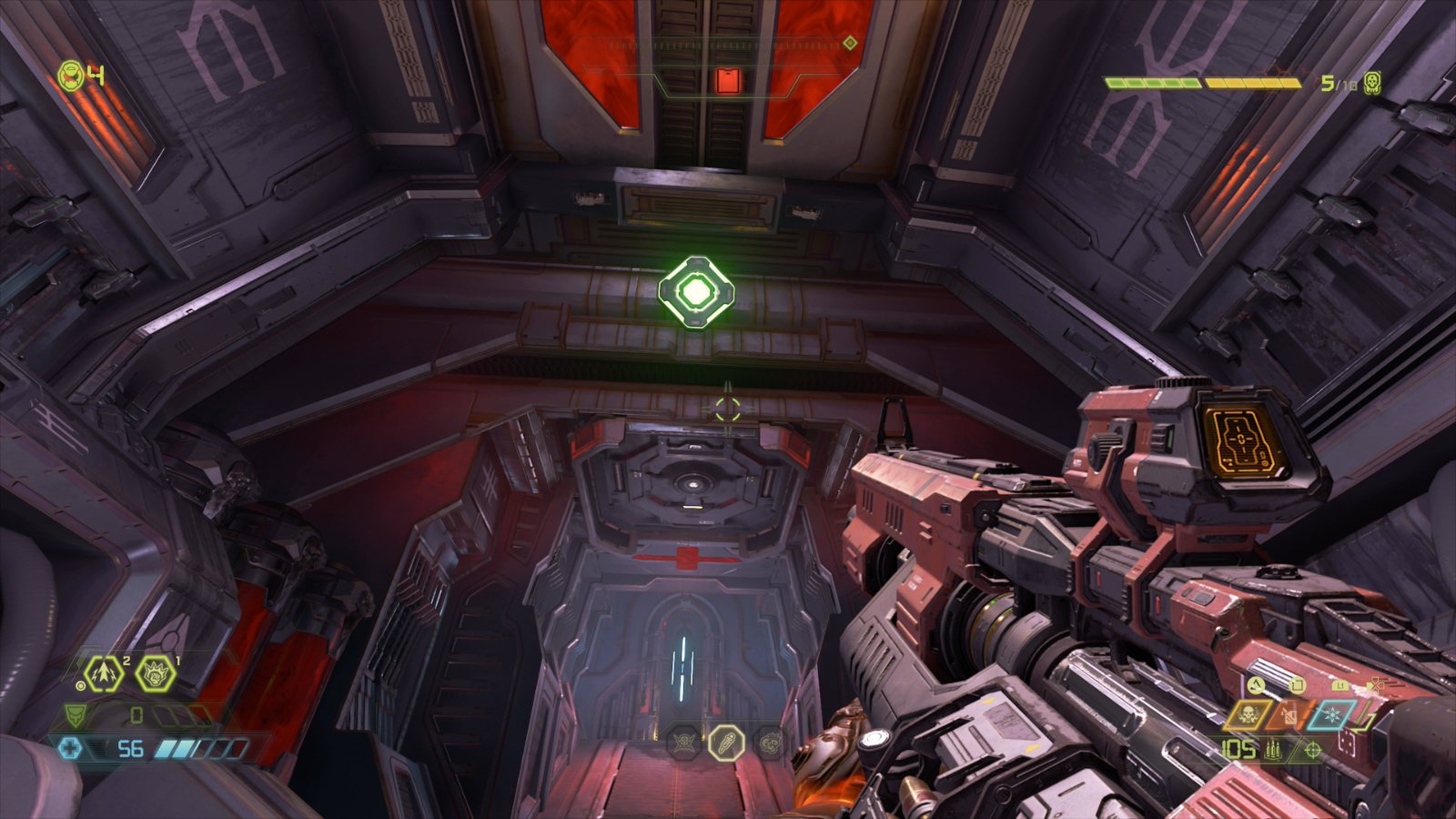
Task: Open the red keycard objective marker
Action: [x=728, y=80]
